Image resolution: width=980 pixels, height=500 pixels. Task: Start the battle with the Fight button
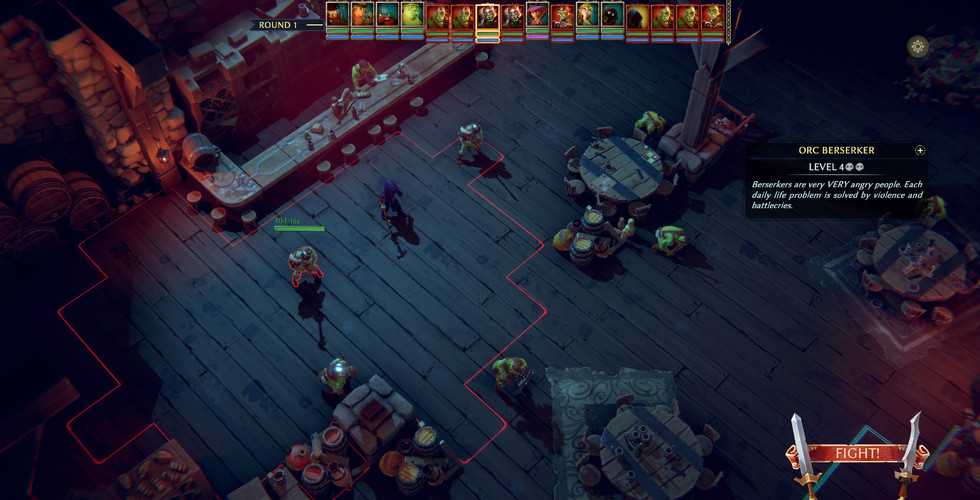[858, 453]
